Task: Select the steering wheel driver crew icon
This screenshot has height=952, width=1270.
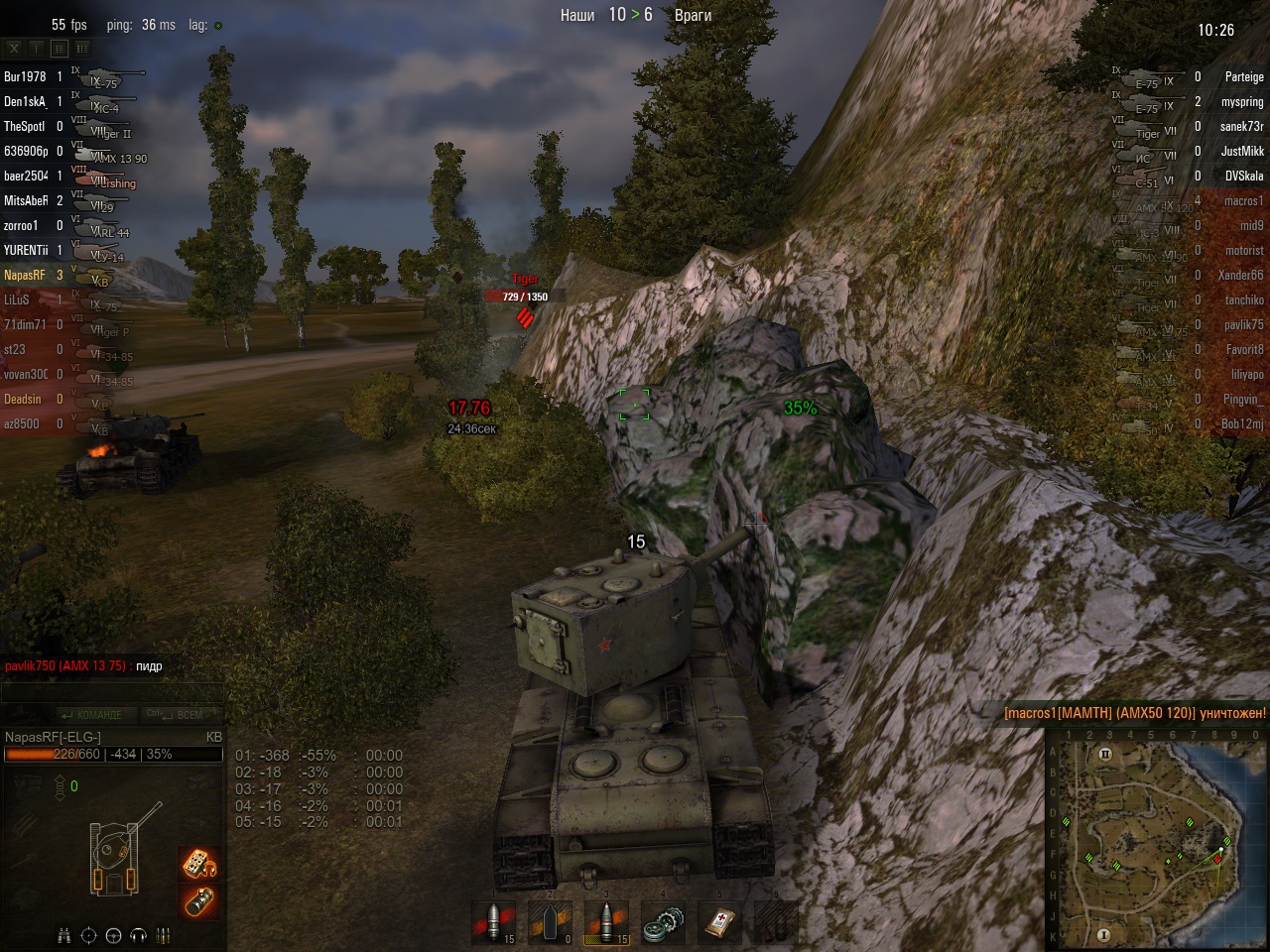Action: click(x=113, y=935)
